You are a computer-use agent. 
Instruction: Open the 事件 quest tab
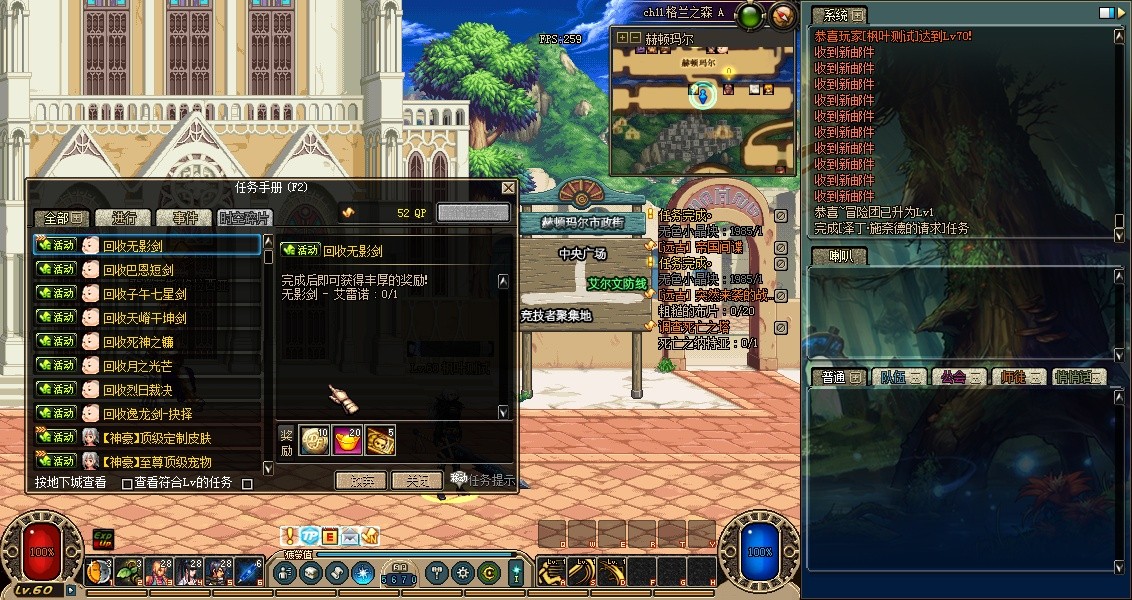[184, 218]
